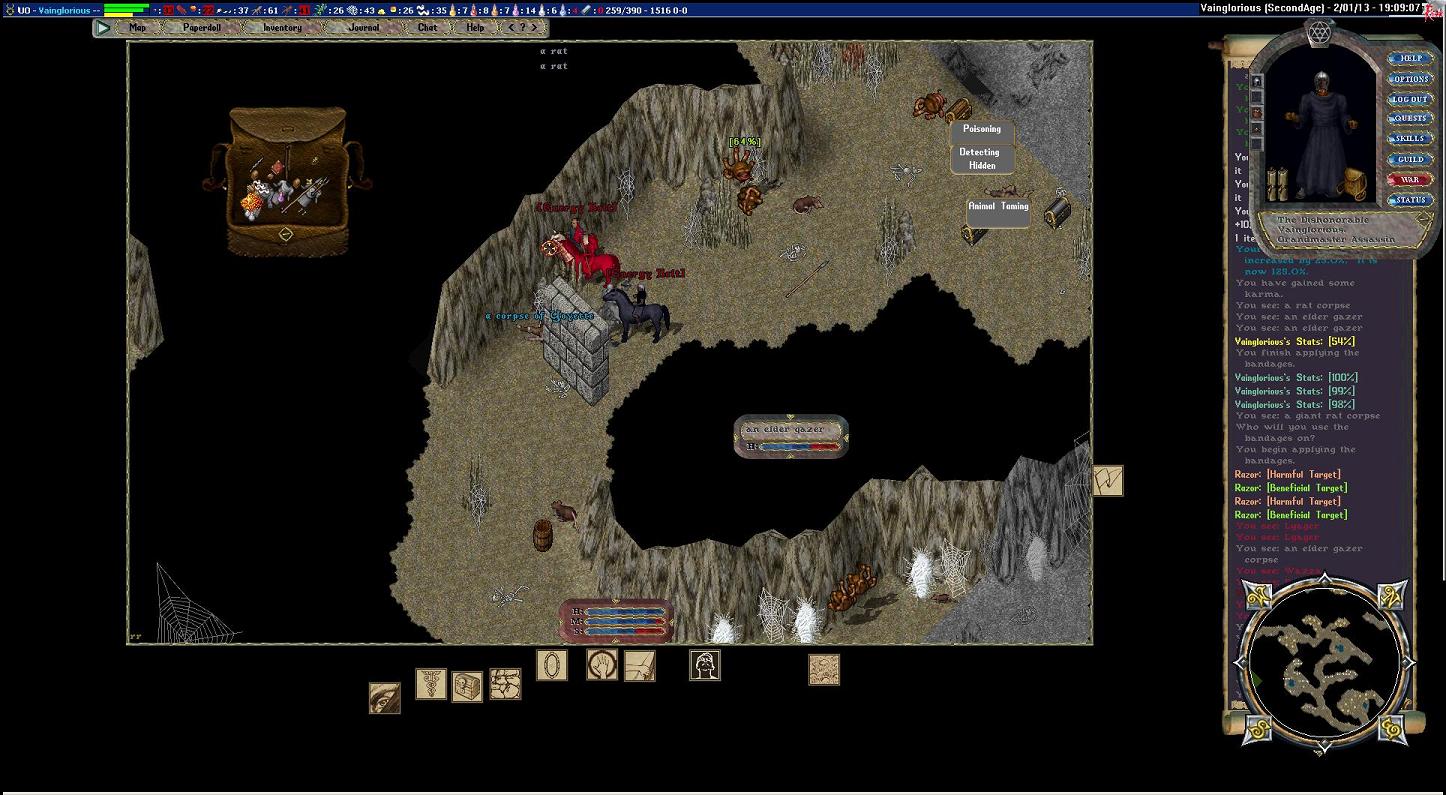1446x795 pixels.
Task: Activate the hooded eye hiding icon
Action: point(385,698)
